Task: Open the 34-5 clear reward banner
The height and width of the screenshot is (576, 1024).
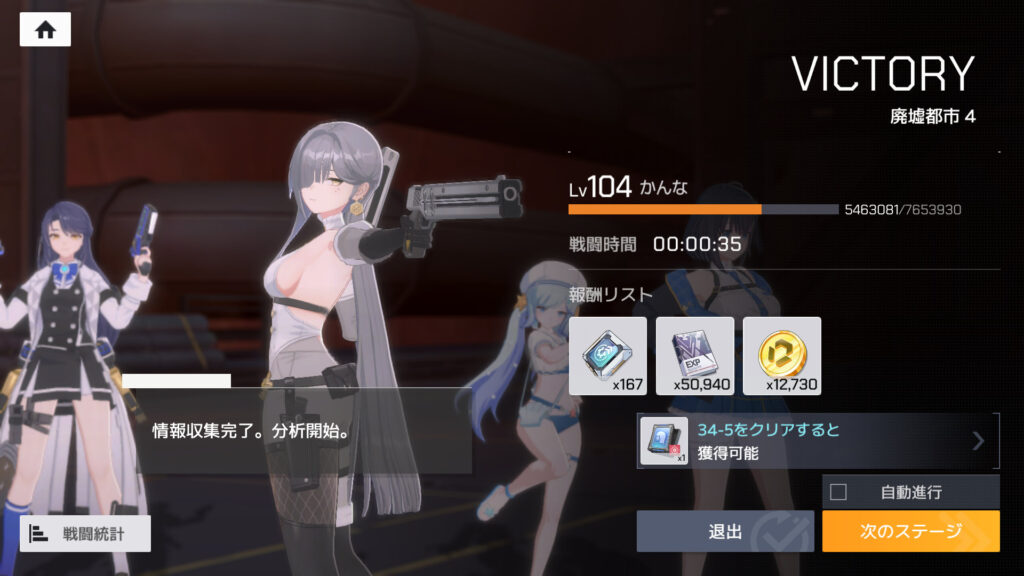Action: (817, 441)
